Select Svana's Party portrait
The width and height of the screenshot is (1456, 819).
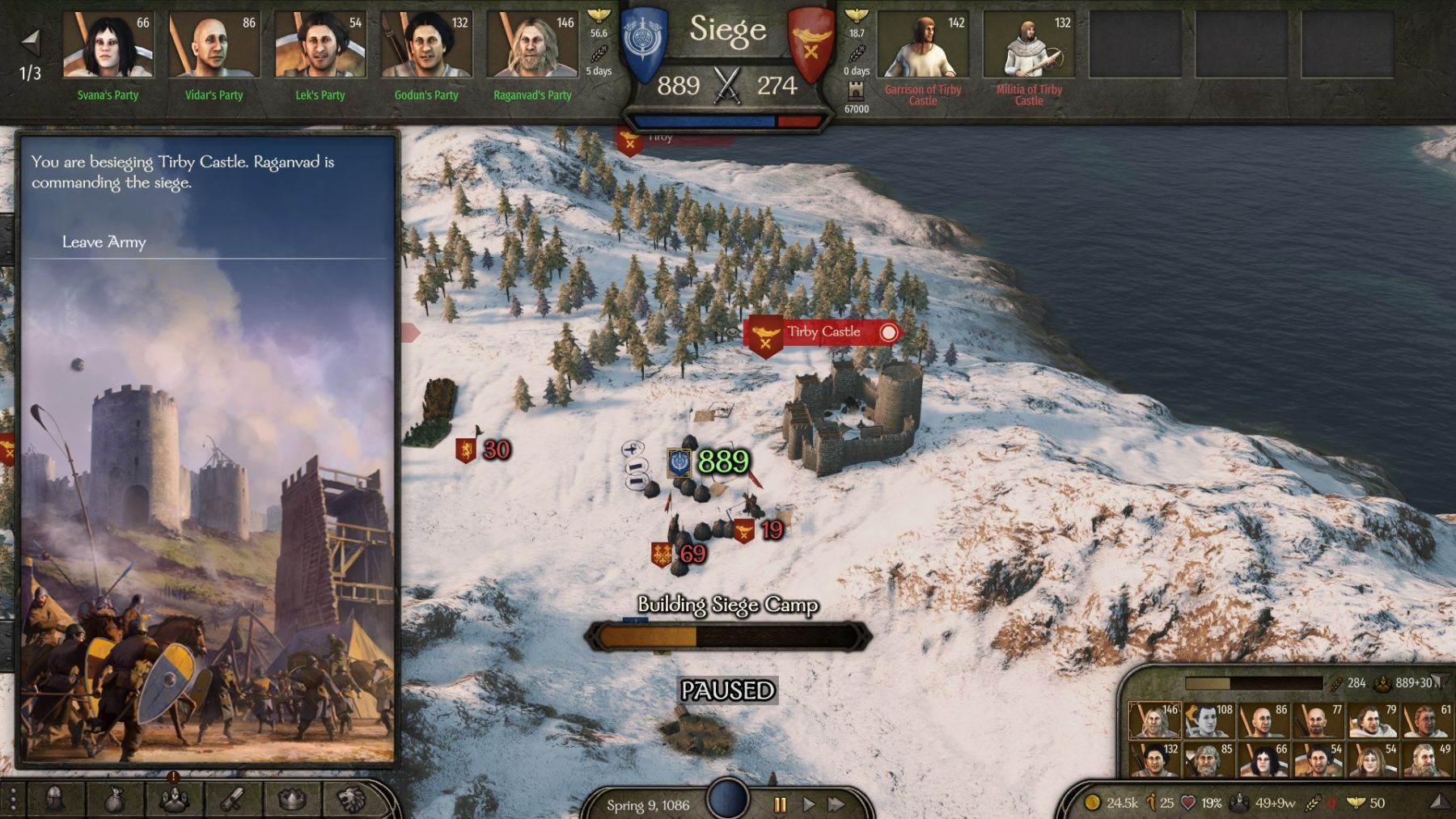click(108, 46)
